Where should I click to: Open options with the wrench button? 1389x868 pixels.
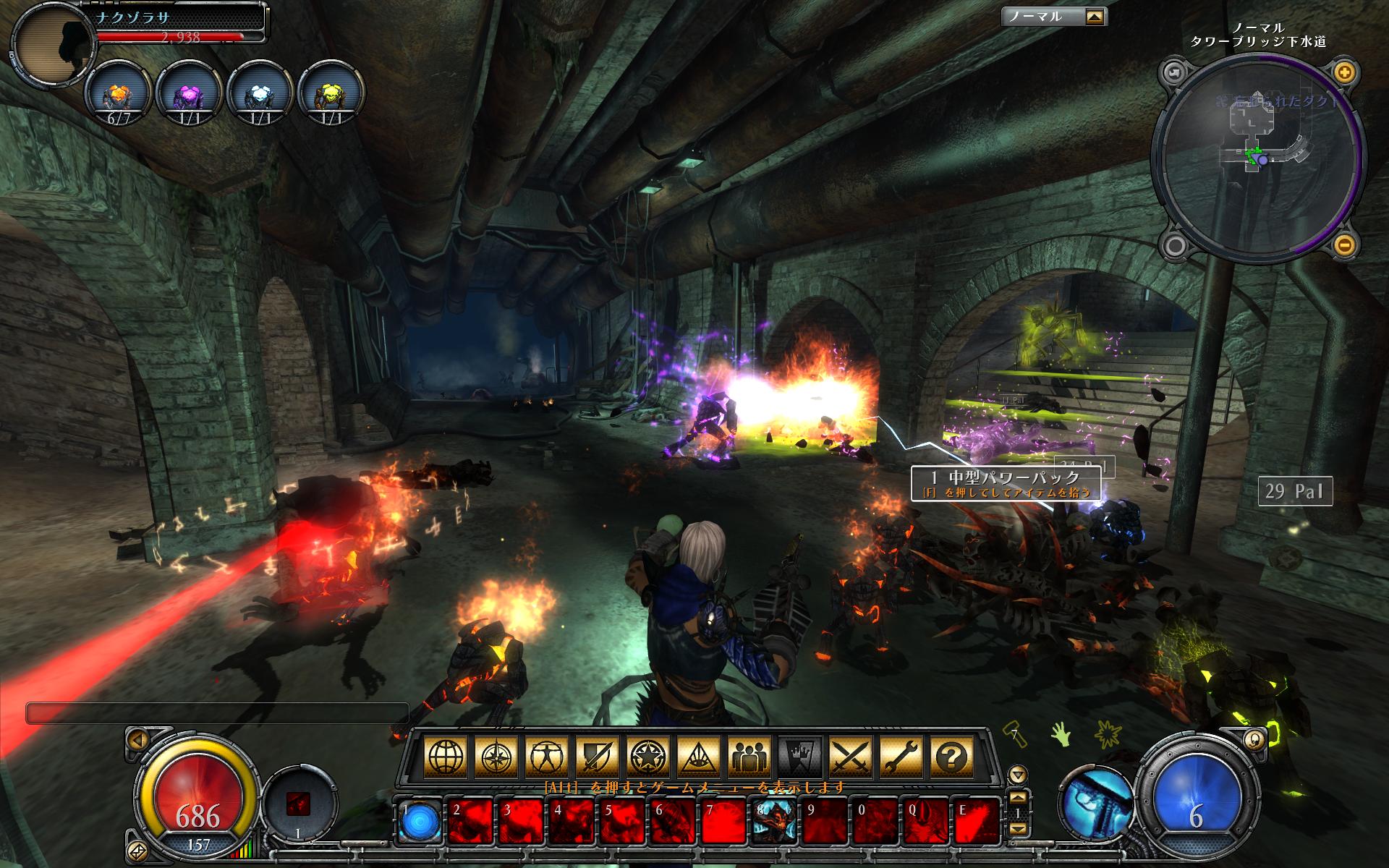tap(901, 757)
